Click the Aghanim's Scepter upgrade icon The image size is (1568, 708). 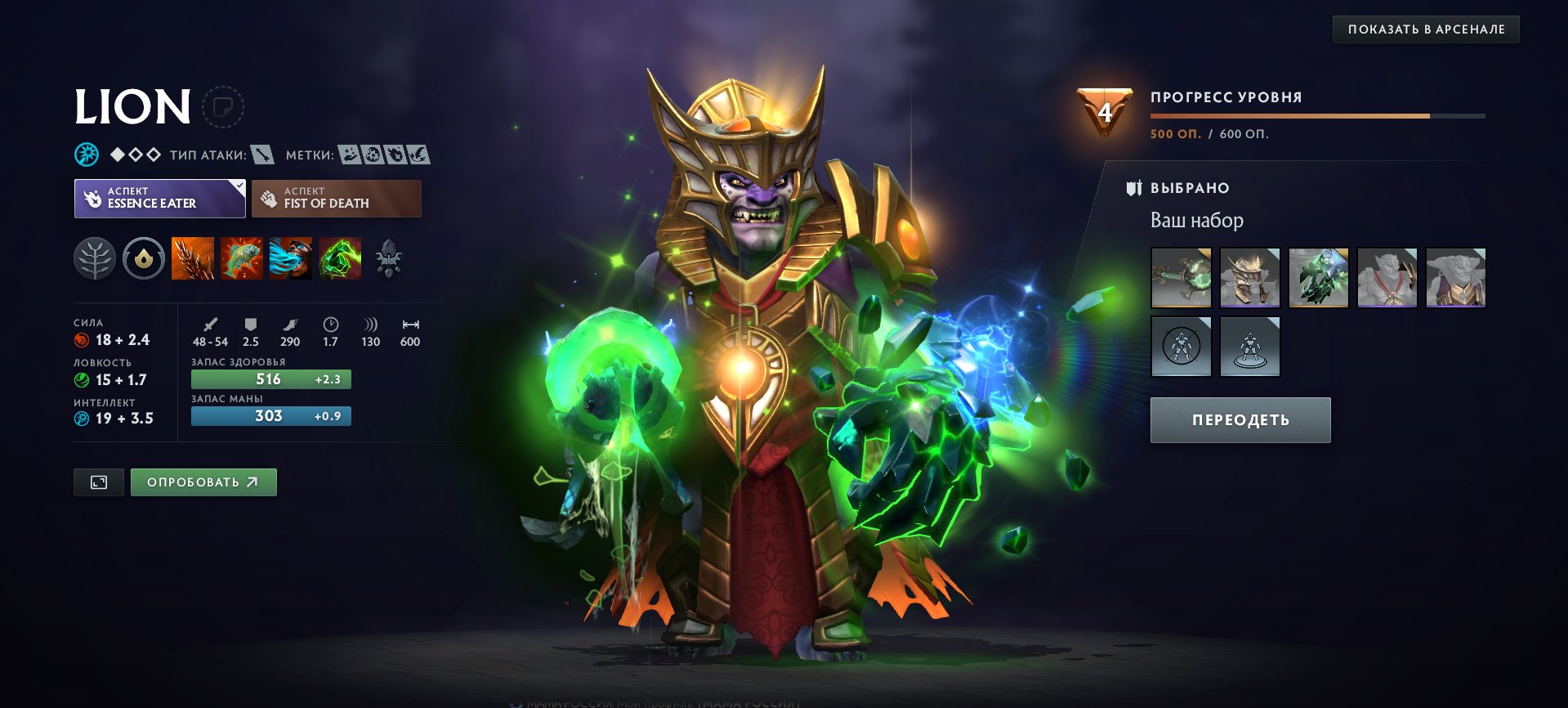tap(390, 258)
